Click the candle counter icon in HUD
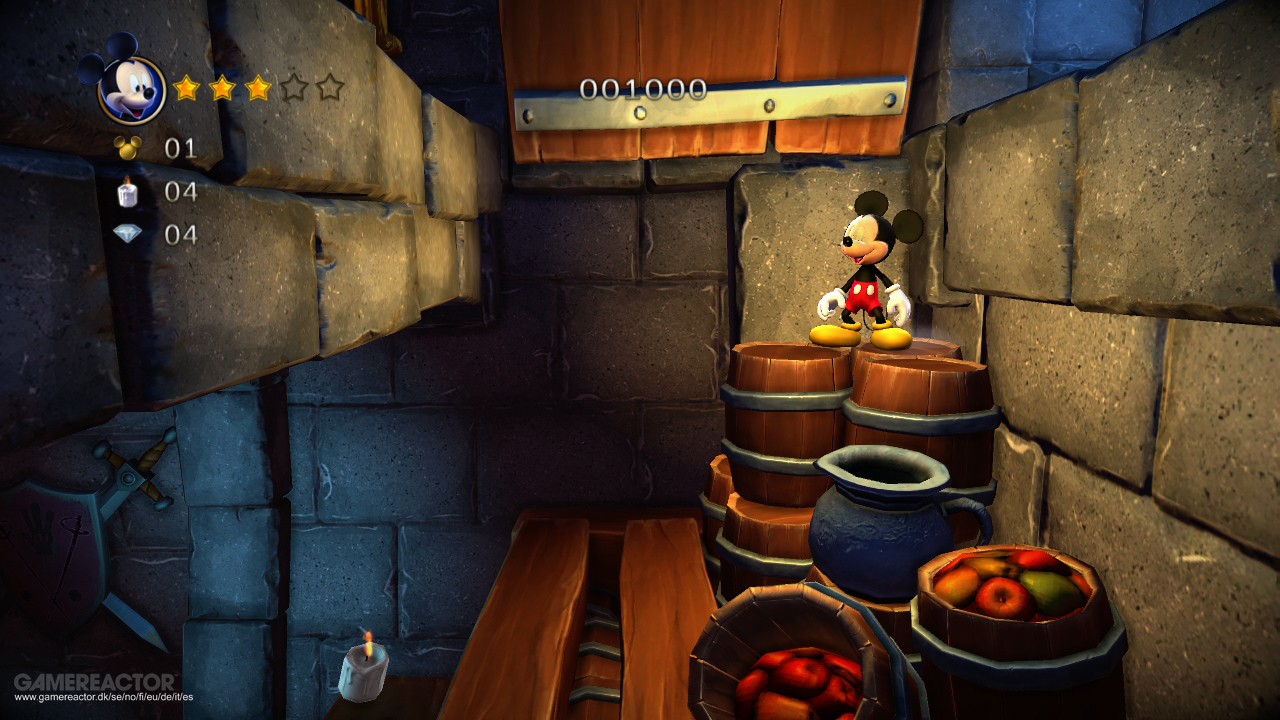The width and height of the screenshot is (1280, 720). [x=125, y=193]
